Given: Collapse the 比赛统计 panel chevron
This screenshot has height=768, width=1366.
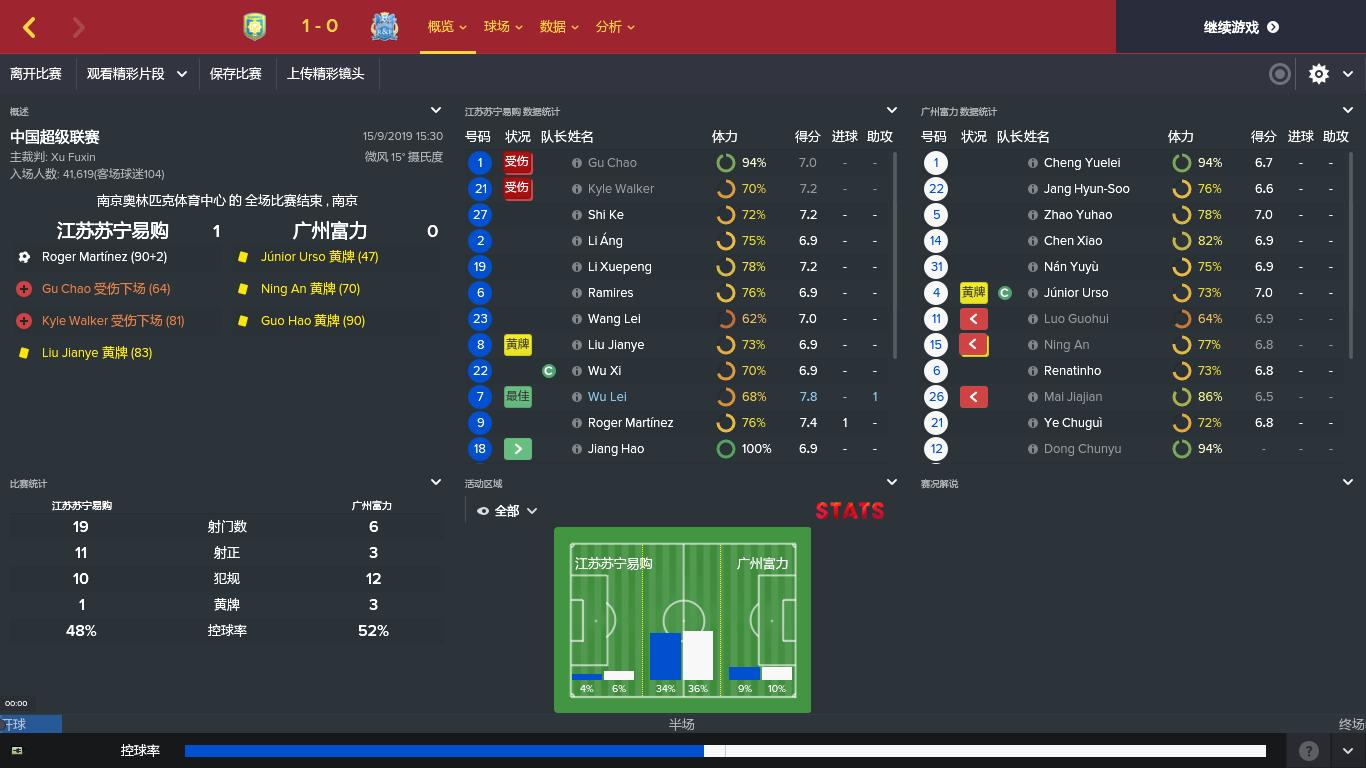Looking at the screenshot, I should (x=436, y=481).
